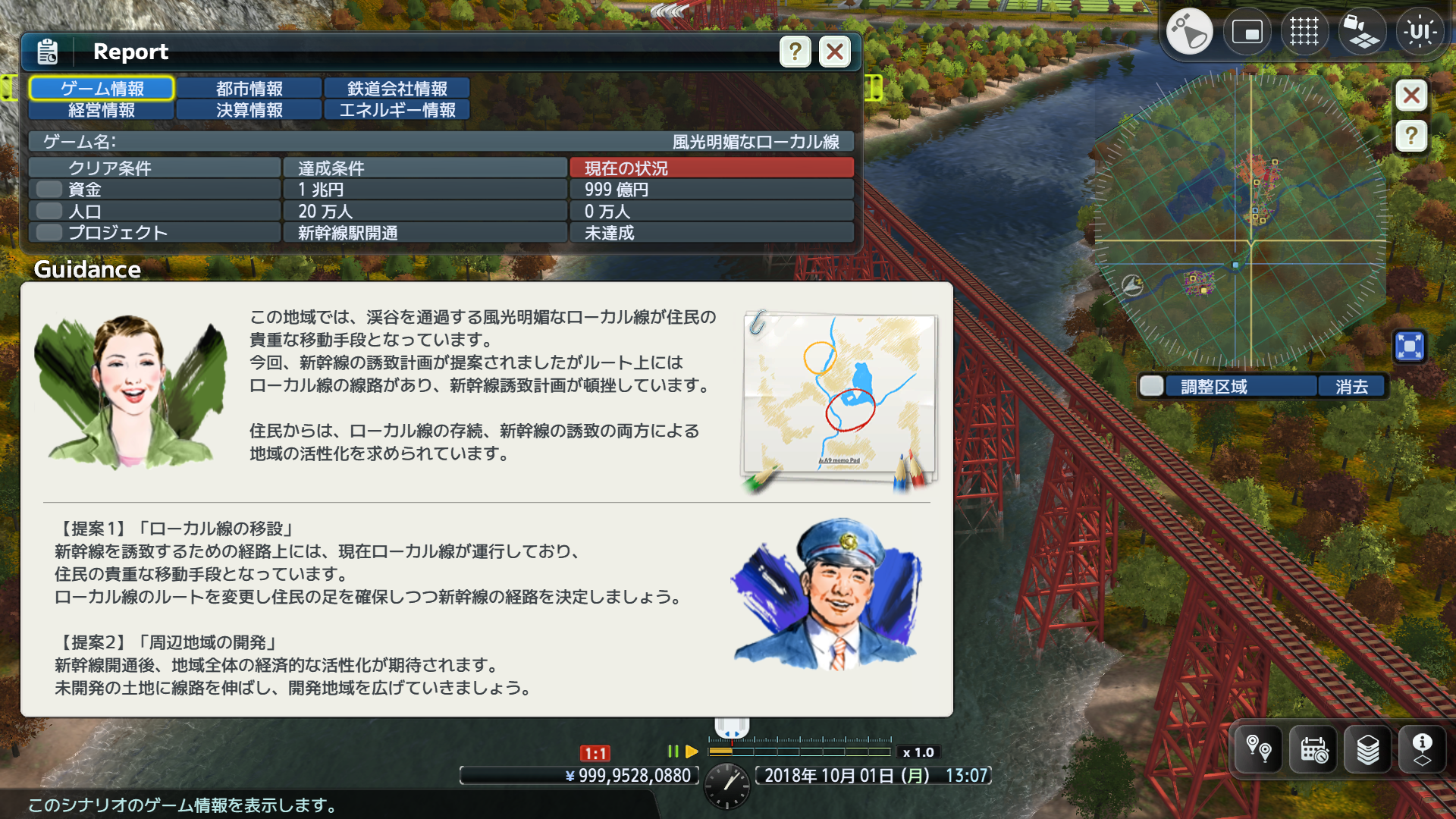Select the grid overlay icon

tap(1304, 31)
